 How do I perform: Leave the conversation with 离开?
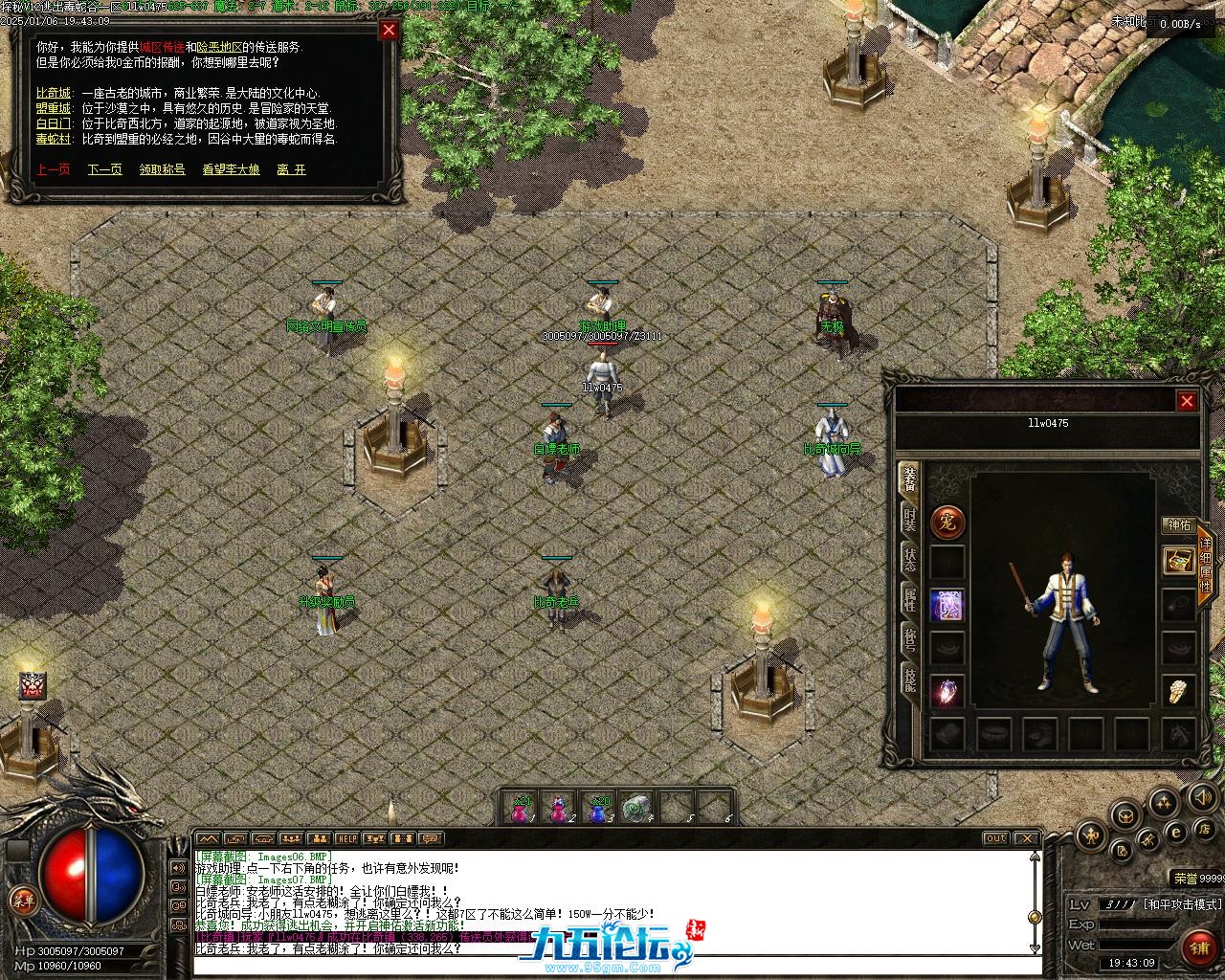coord(292,169)
